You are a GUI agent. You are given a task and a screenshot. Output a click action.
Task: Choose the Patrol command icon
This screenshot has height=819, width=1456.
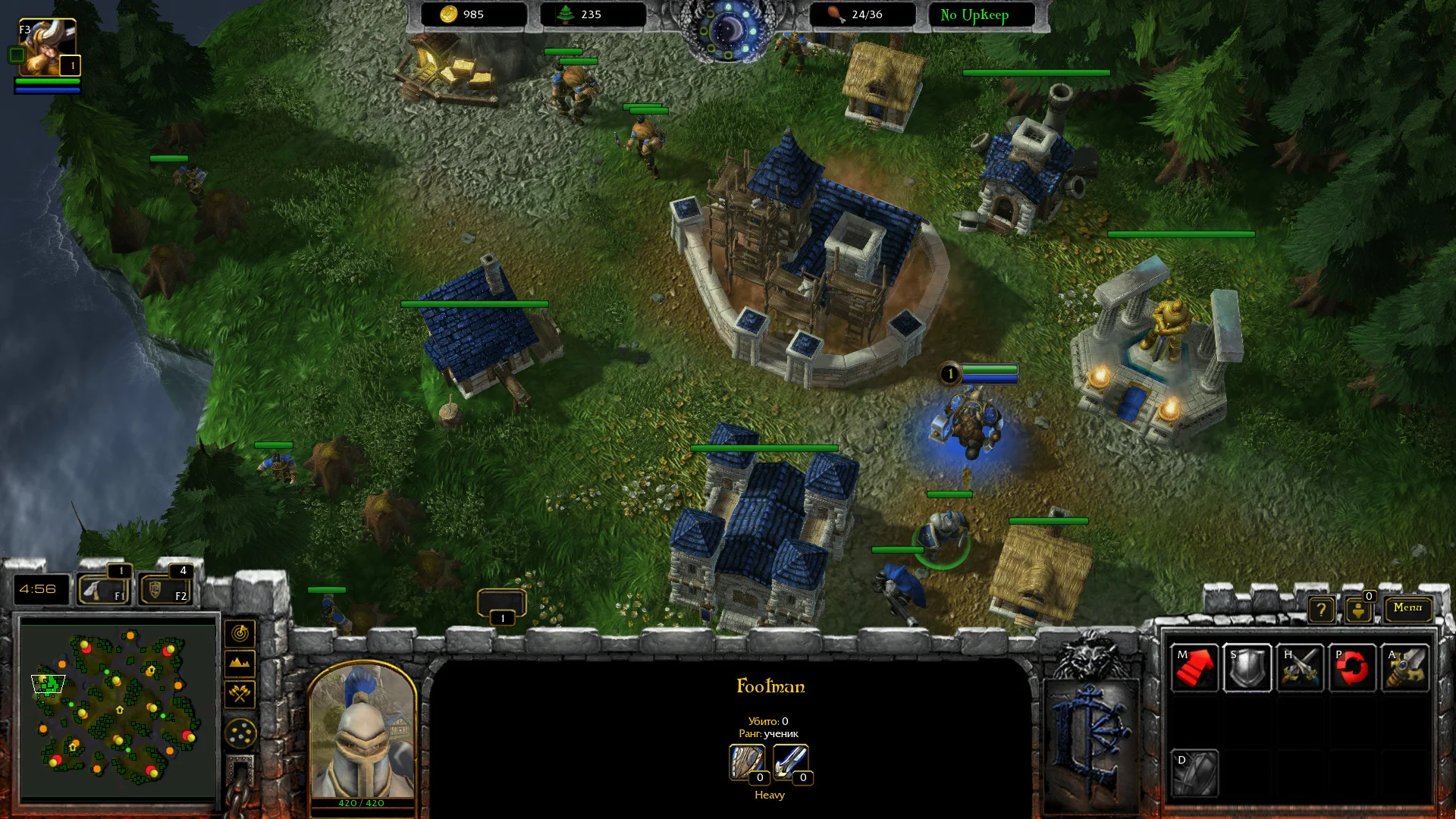[1353, 668]
